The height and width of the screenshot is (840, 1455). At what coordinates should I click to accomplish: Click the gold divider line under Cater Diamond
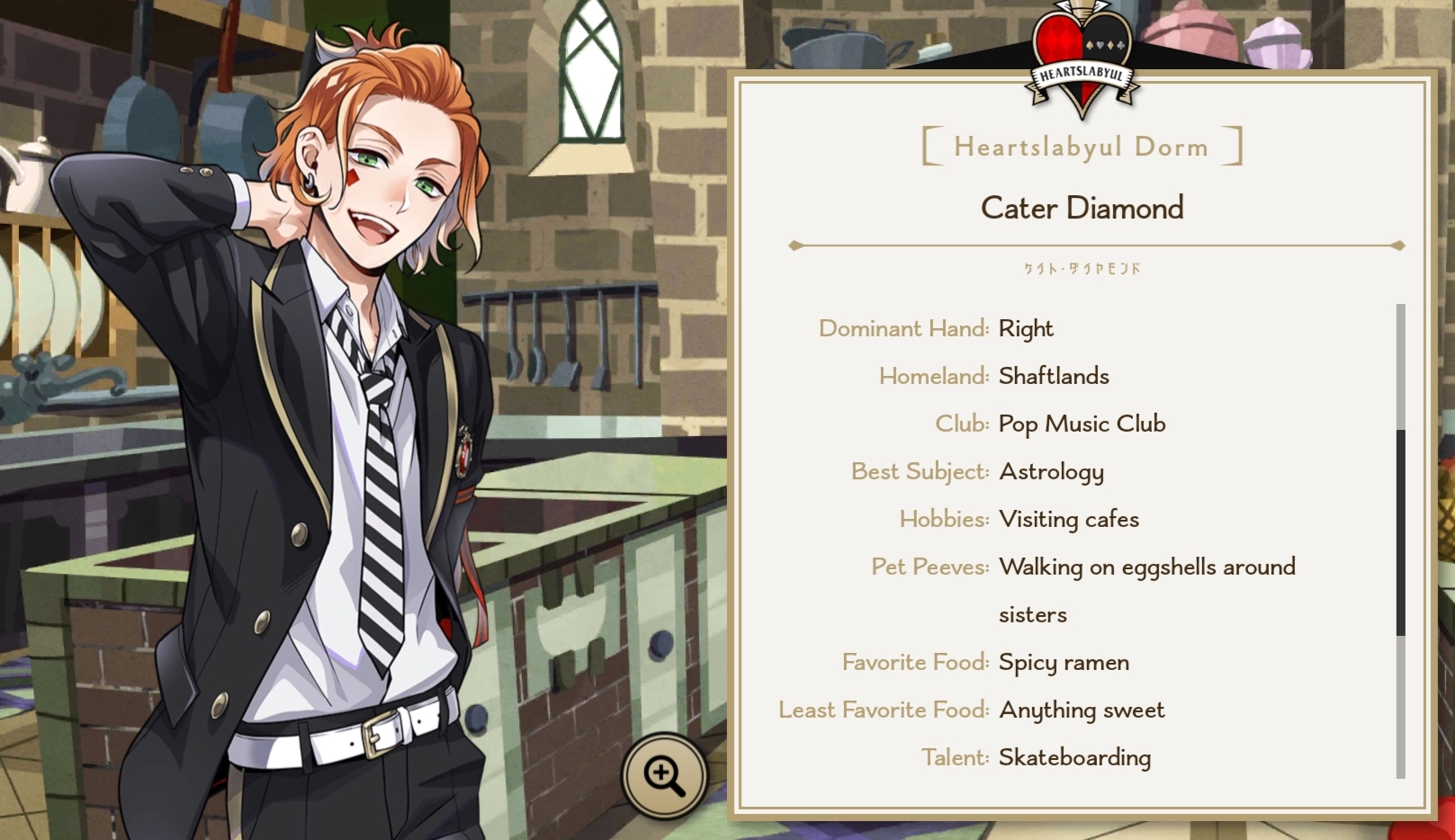pyautogui.click(x=1093, y=244)
